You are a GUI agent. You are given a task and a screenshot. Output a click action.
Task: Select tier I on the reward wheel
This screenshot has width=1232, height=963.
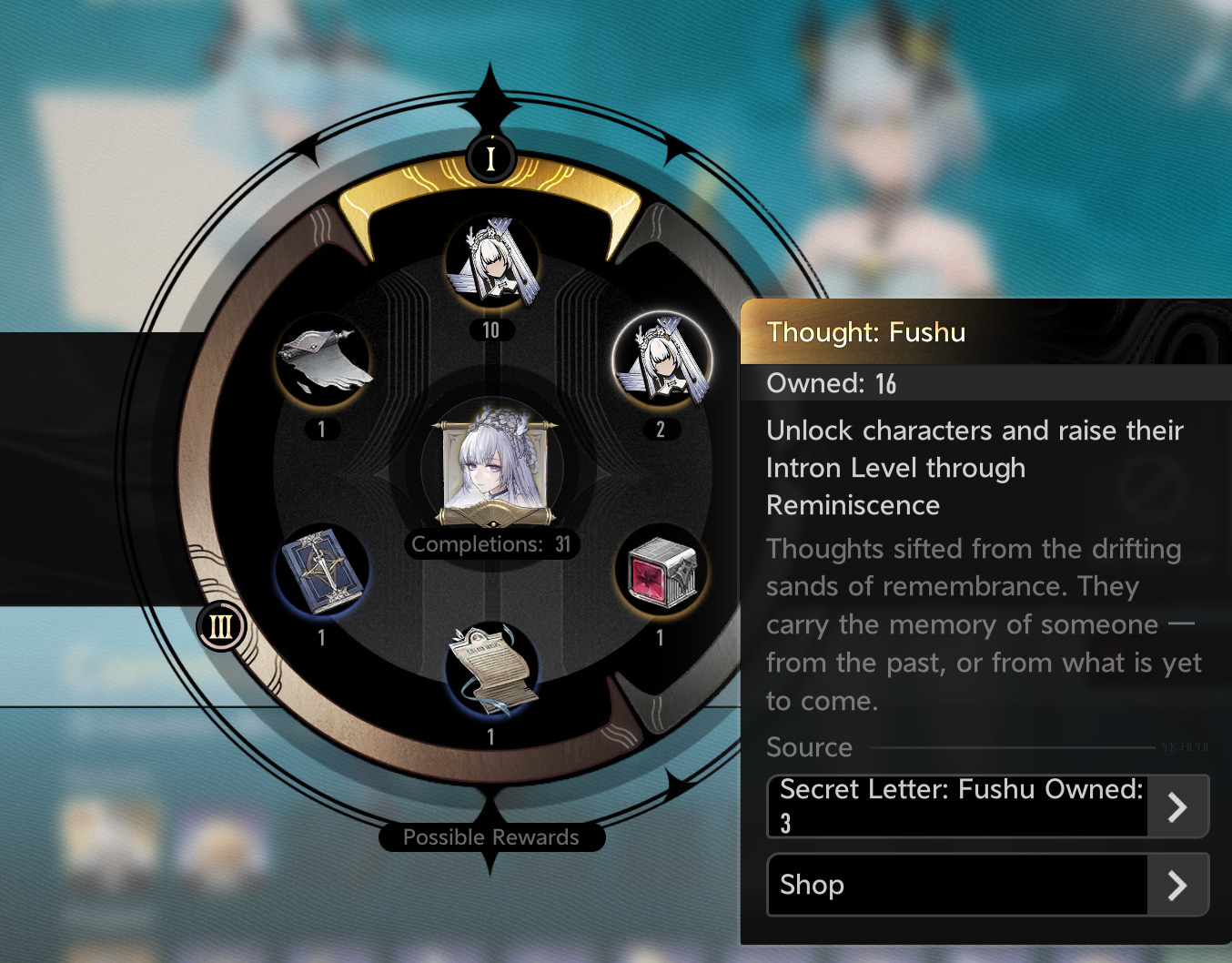click(490, 158)
